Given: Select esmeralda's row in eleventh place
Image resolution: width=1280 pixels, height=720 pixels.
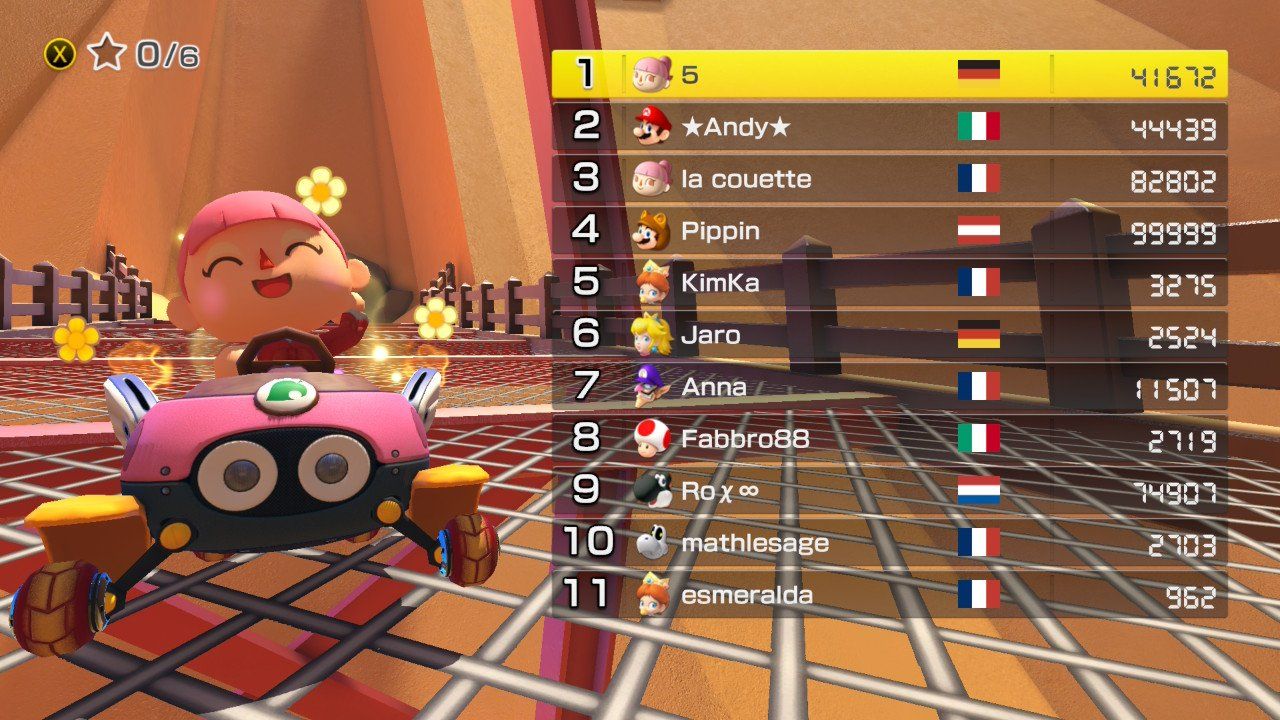Looking at the screenshot, I should 889,595.
